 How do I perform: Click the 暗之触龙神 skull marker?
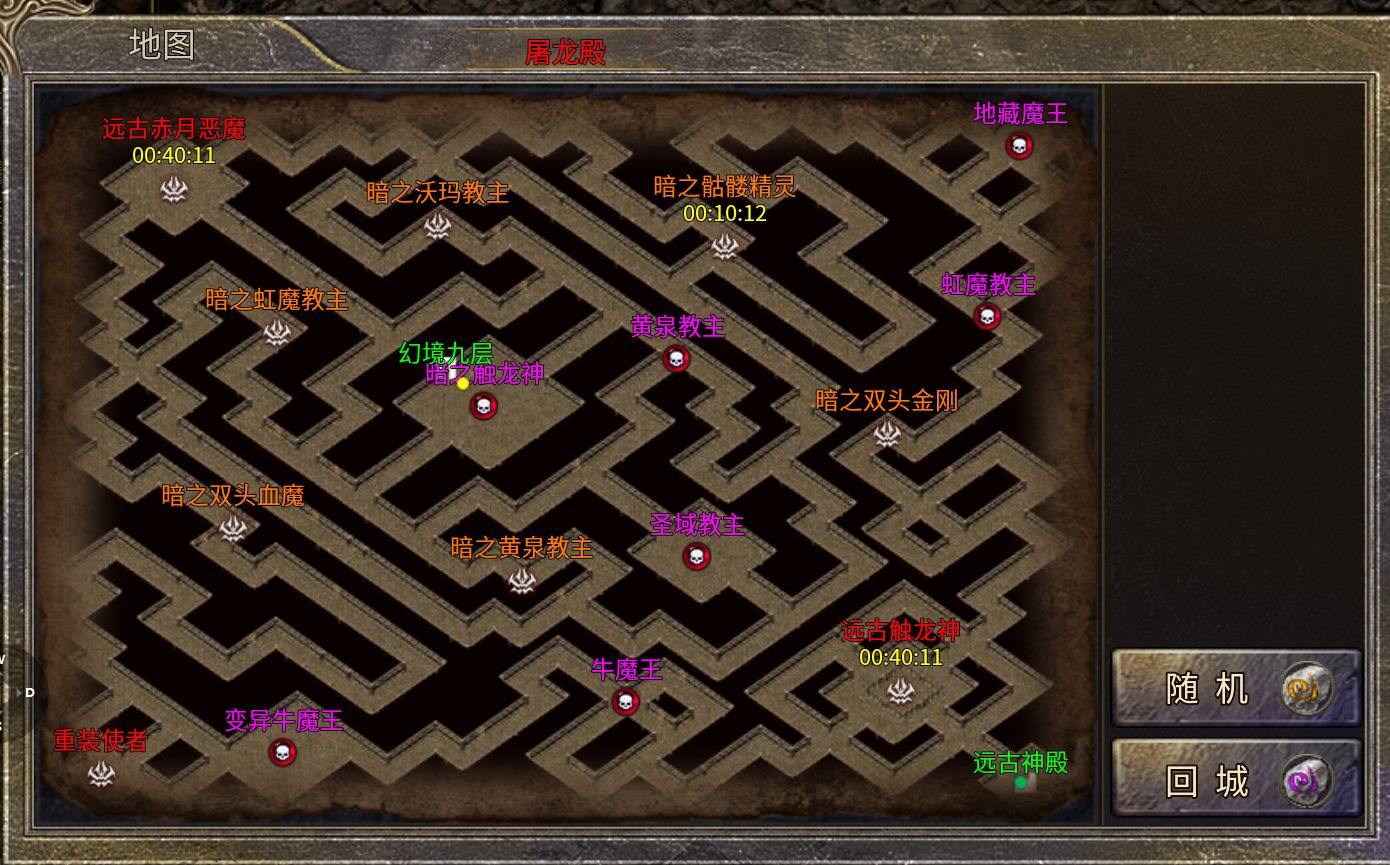[484, 406]
